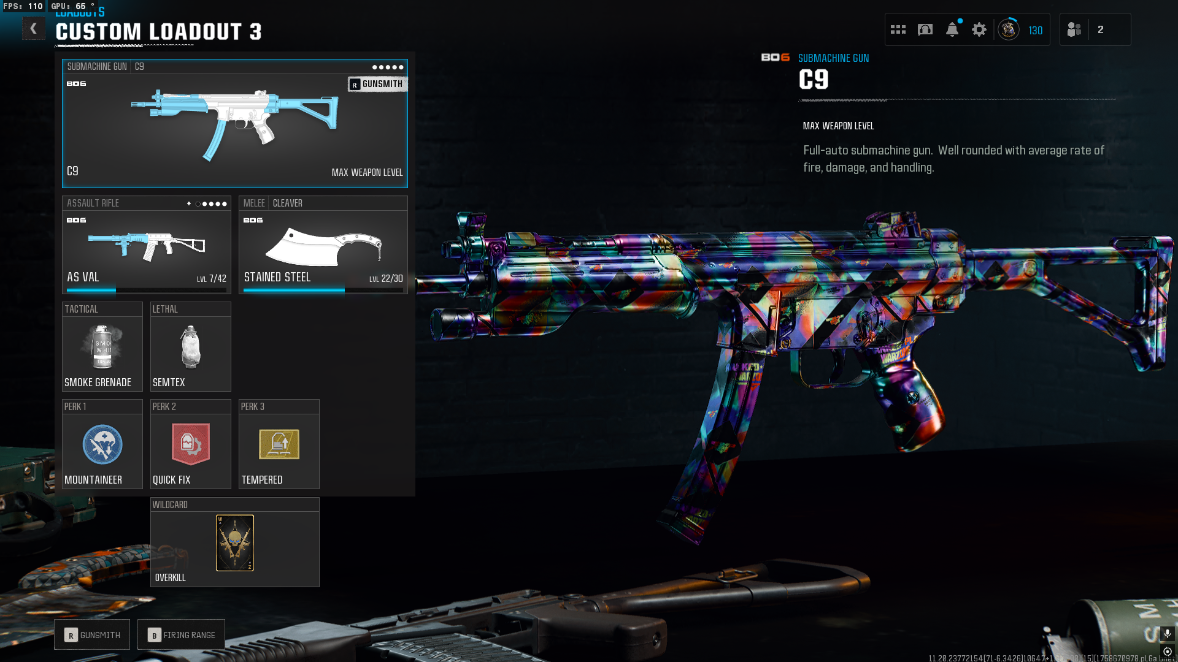The height and width of the screenshot is (662, 1178).
Task: Toggle the microphone icon
Action: click(x=1167, y=634)
